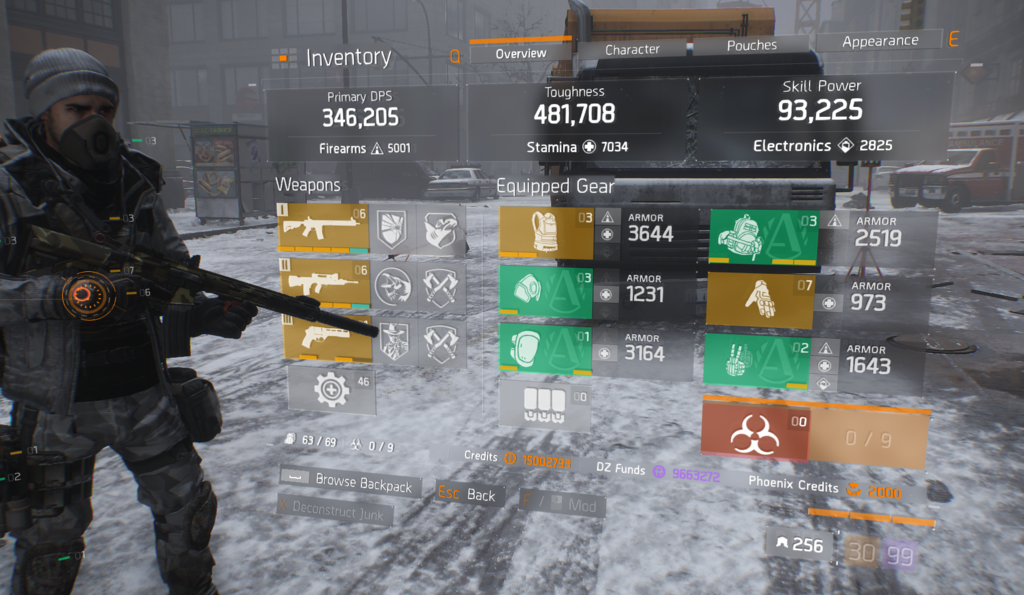This screenshot has width=1024, height=595.
Task: Select the sidearm pistol slot
Action: [x=323, y=339]
